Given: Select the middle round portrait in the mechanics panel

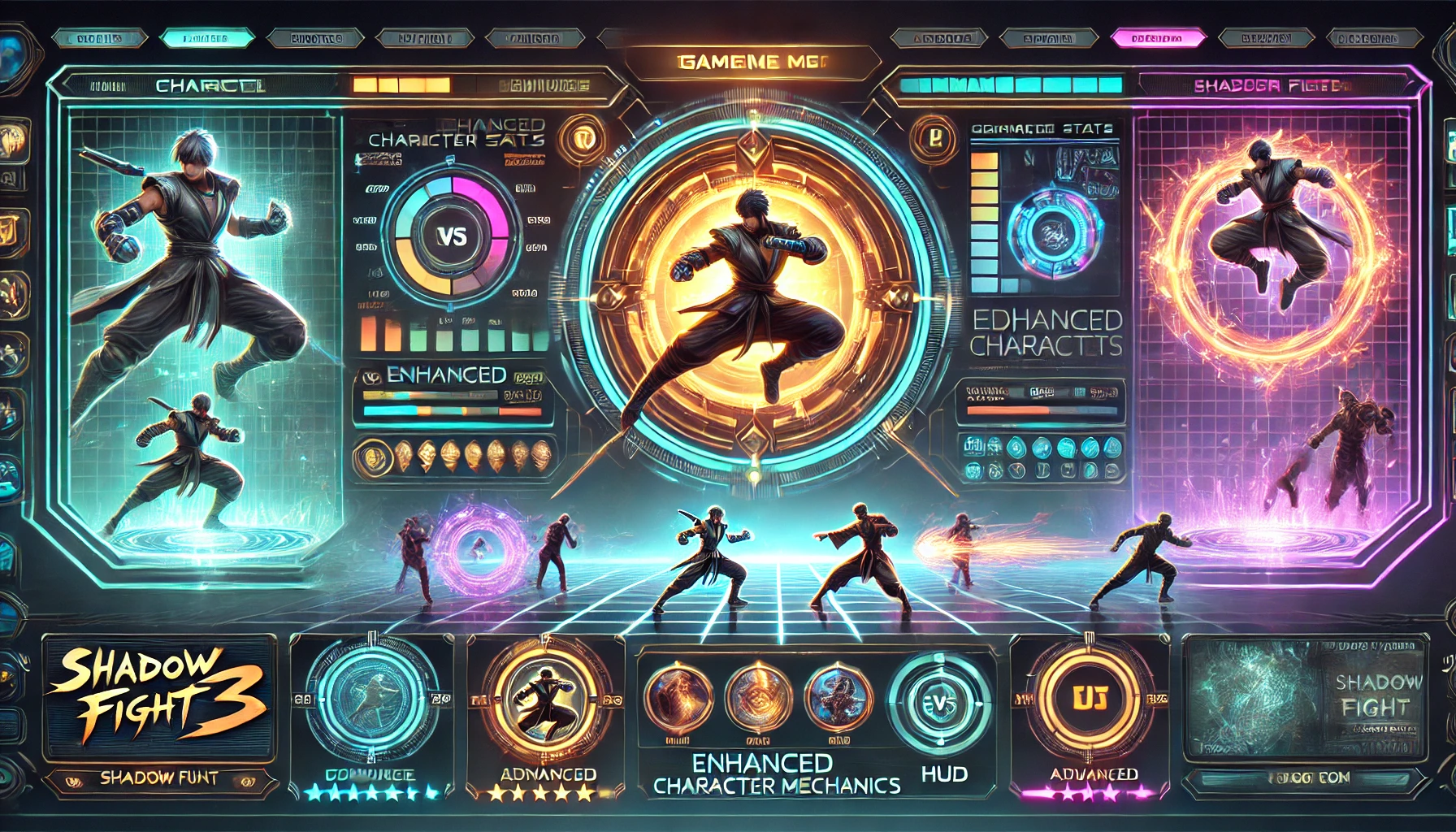Looking at the screenshot, I should 758,697.
